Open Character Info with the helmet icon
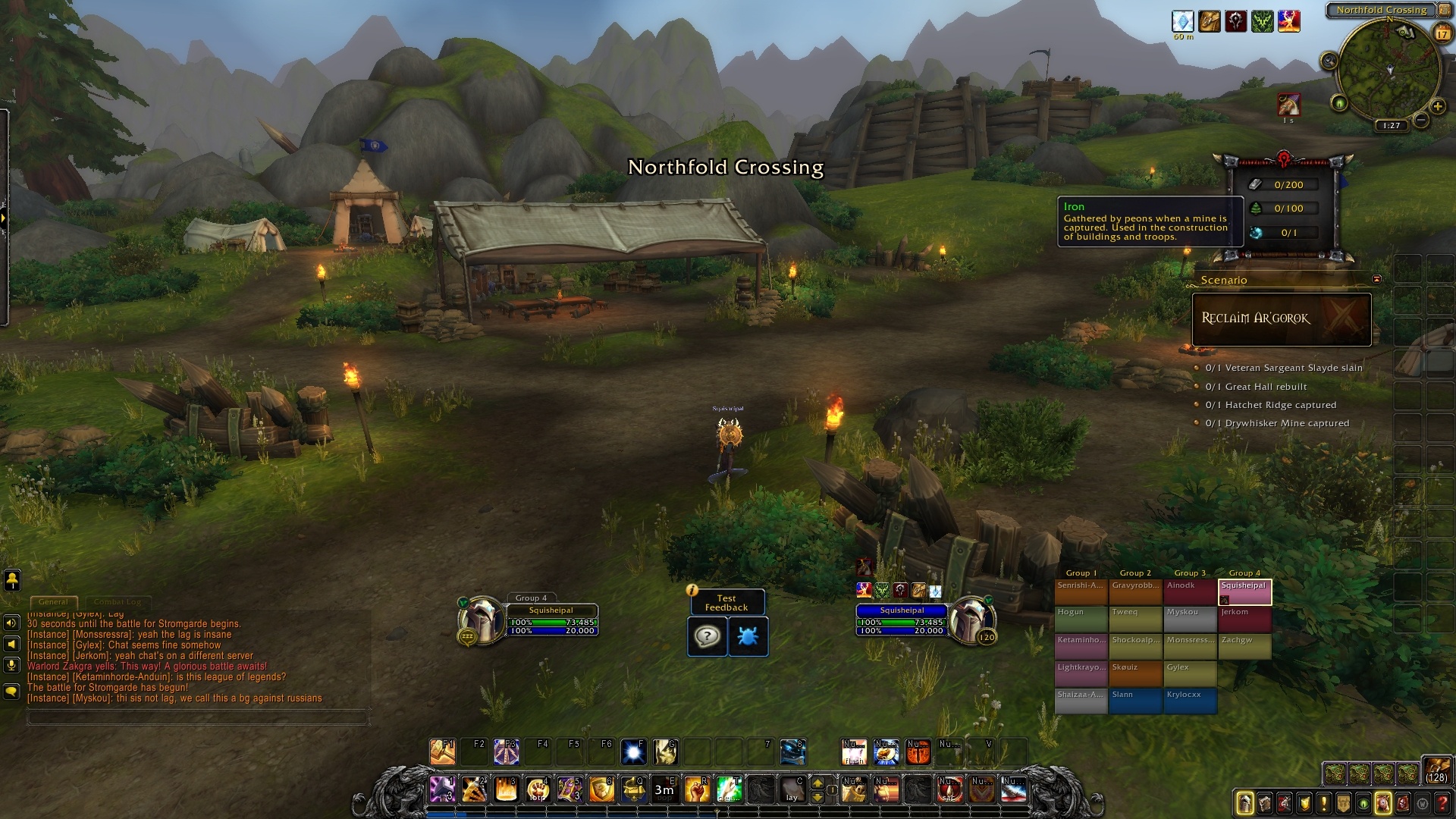The width and height of the screenshot is (1456, 819). (x=1244, y=803)
